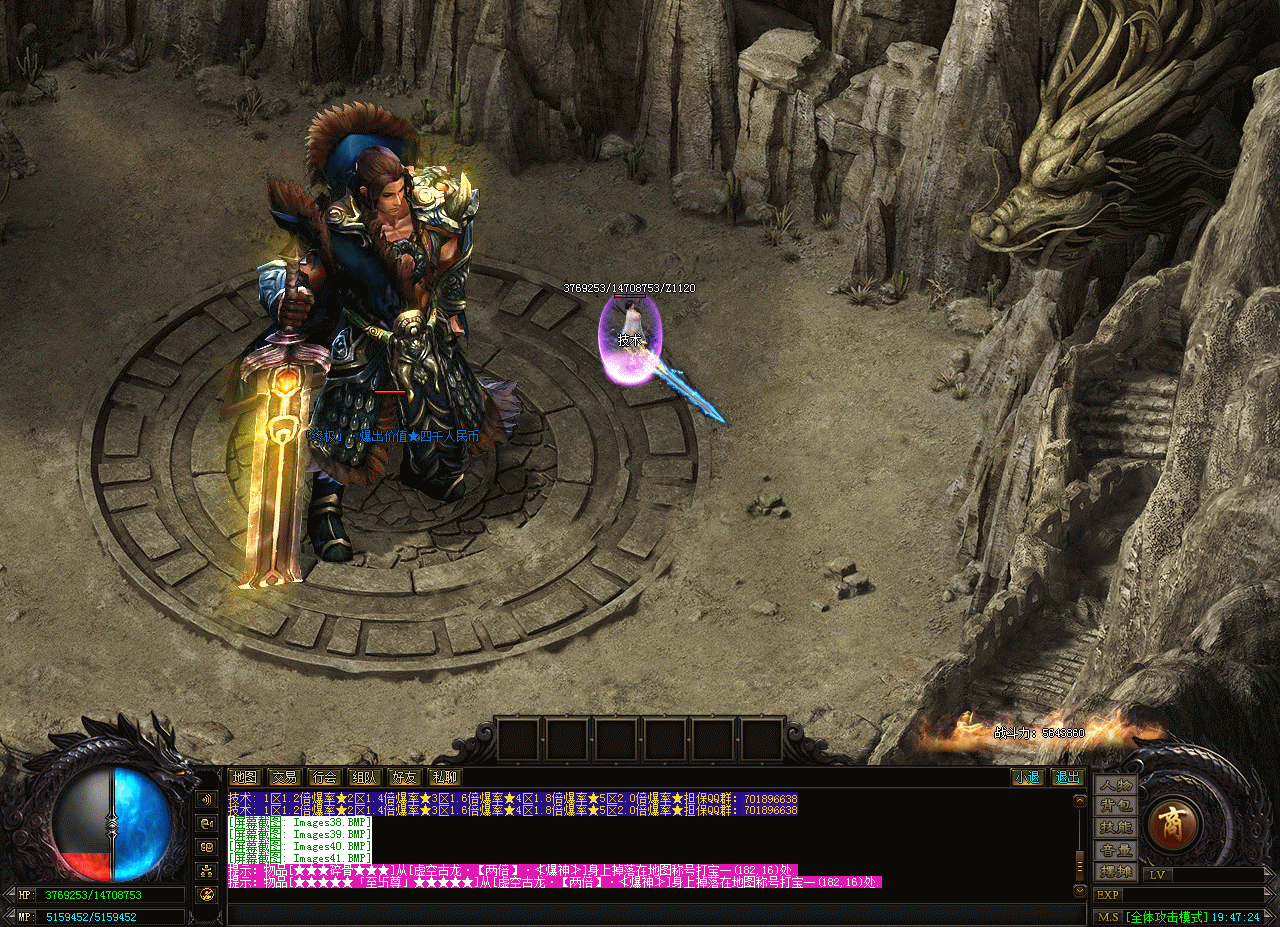
Task: Click the bottom crossed-circle chat filter icon
Action: [x=208, y=894]
